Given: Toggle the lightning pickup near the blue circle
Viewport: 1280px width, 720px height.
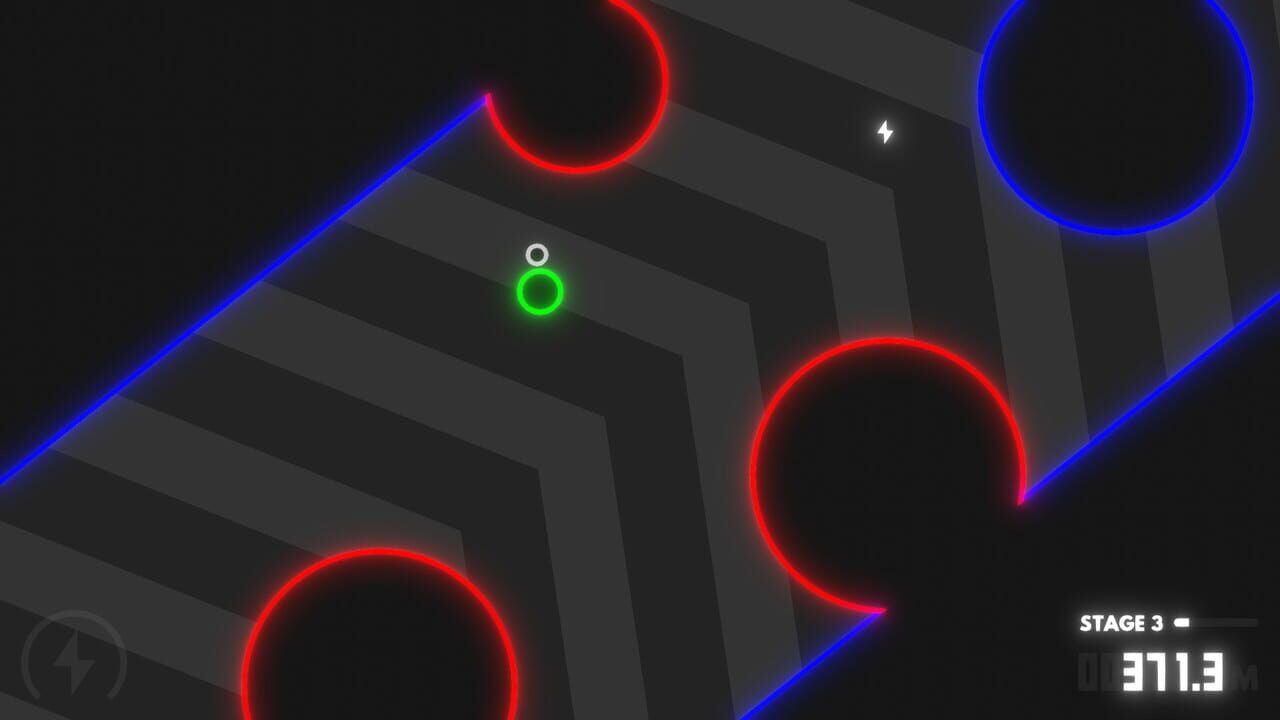Looking at the screenshot, I should [x=884, y=130].
